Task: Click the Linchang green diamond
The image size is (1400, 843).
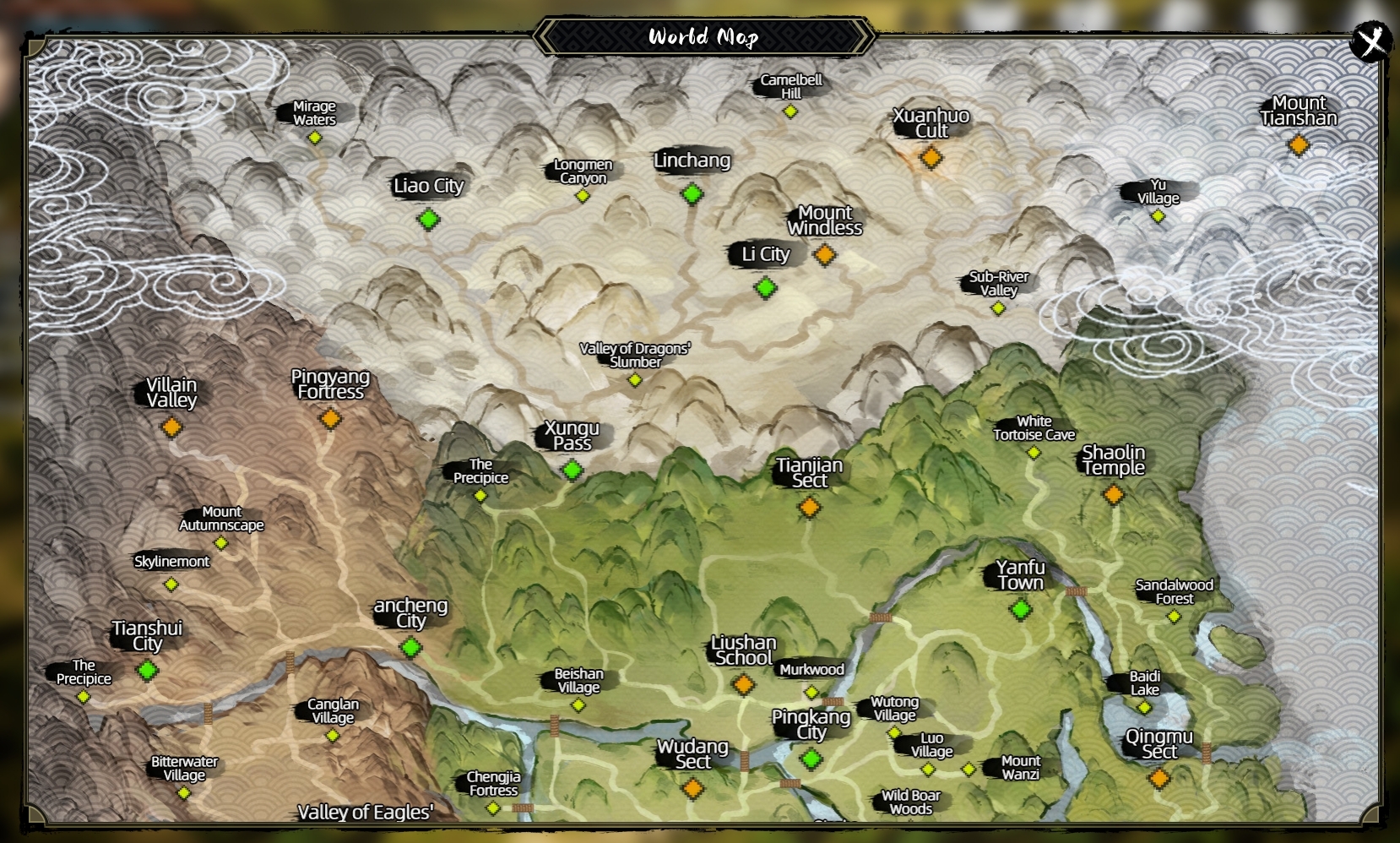Action: tap(692, 194)
